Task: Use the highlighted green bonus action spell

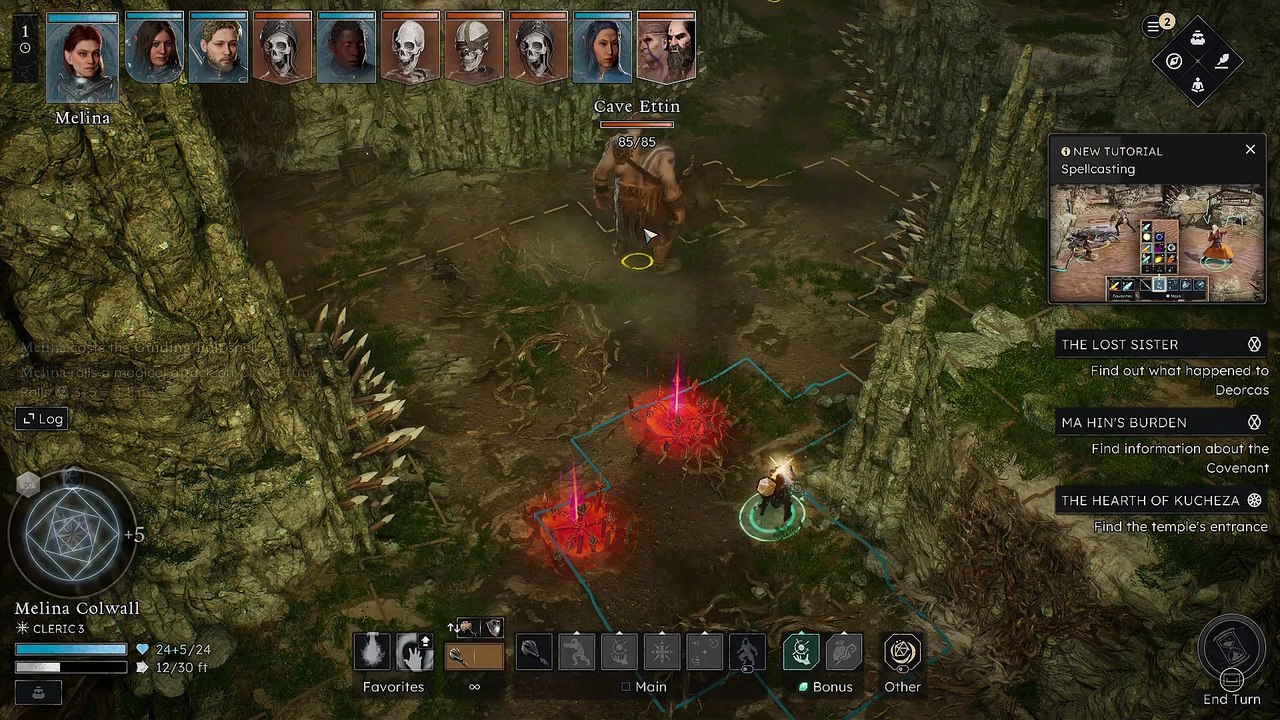Action: point(801,653)
